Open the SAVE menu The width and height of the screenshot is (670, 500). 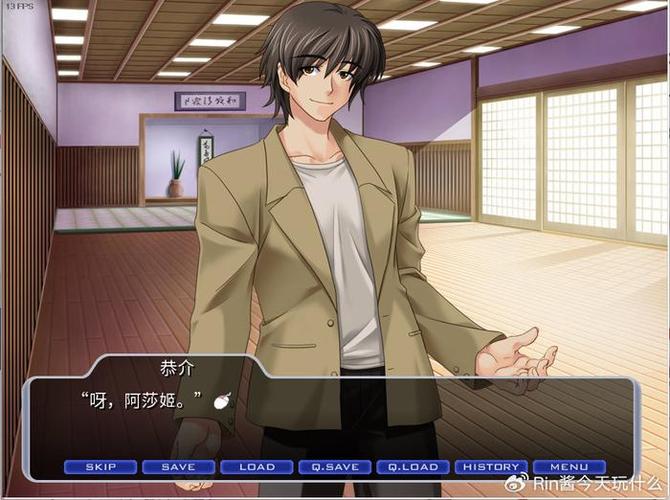178,467
